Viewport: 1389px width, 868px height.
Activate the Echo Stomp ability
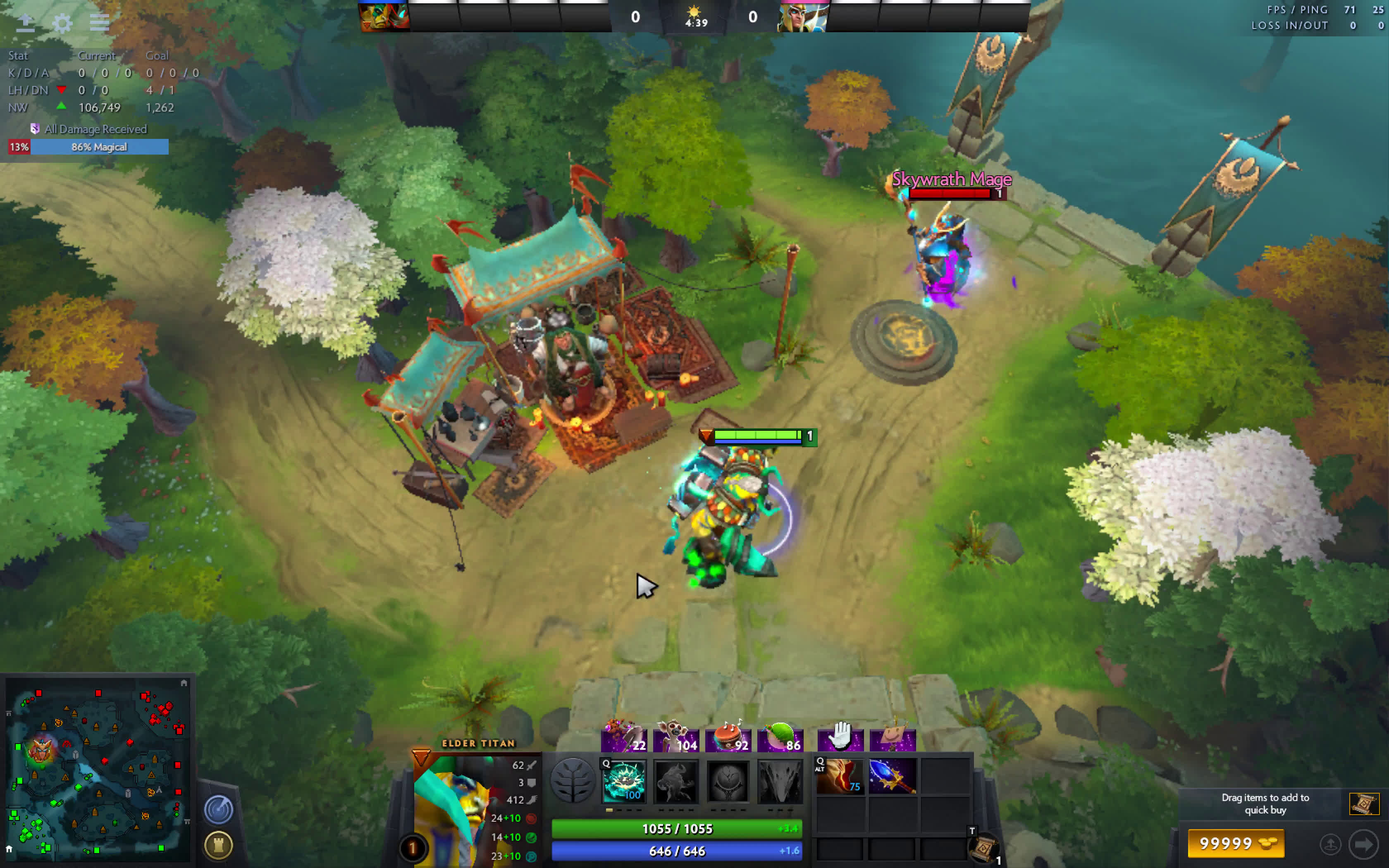(624, 781)
